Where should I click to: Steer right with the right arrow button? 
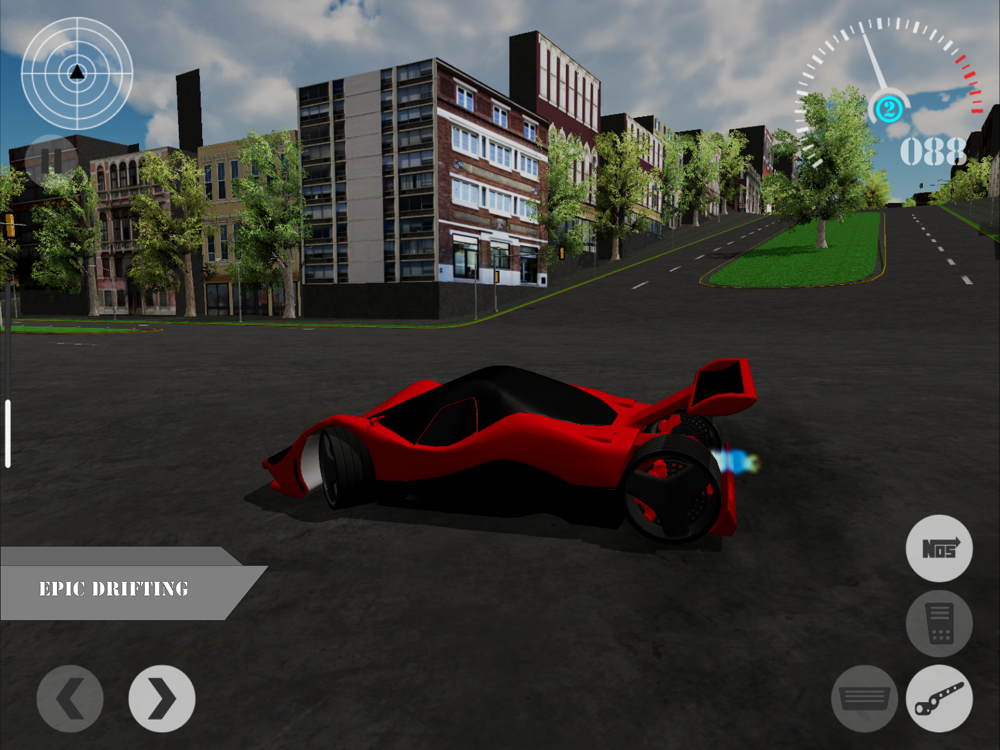click(x=162, y=698)
